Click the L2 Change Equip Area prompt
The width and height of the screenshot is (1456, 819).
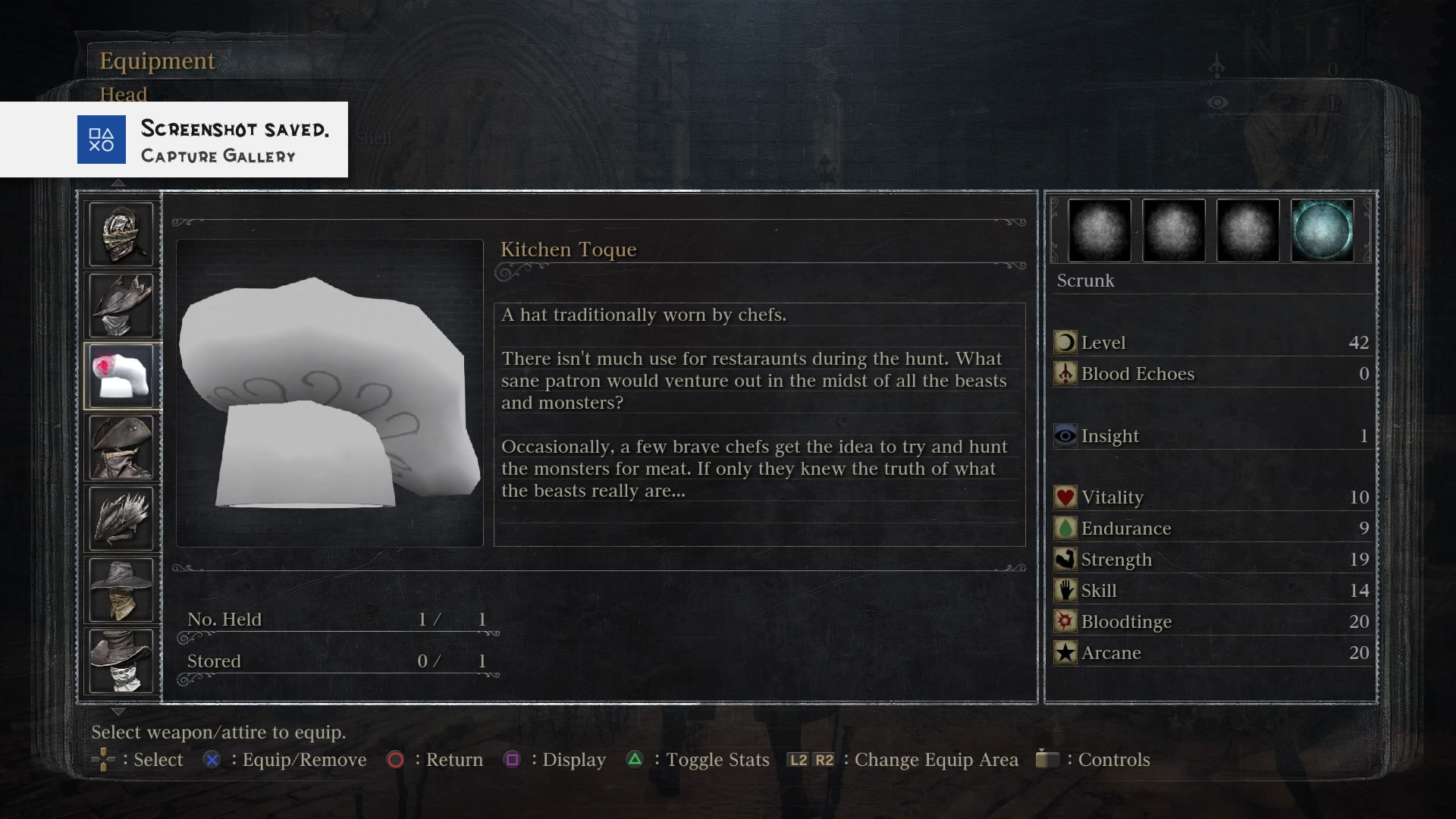(x=799, y=760)
